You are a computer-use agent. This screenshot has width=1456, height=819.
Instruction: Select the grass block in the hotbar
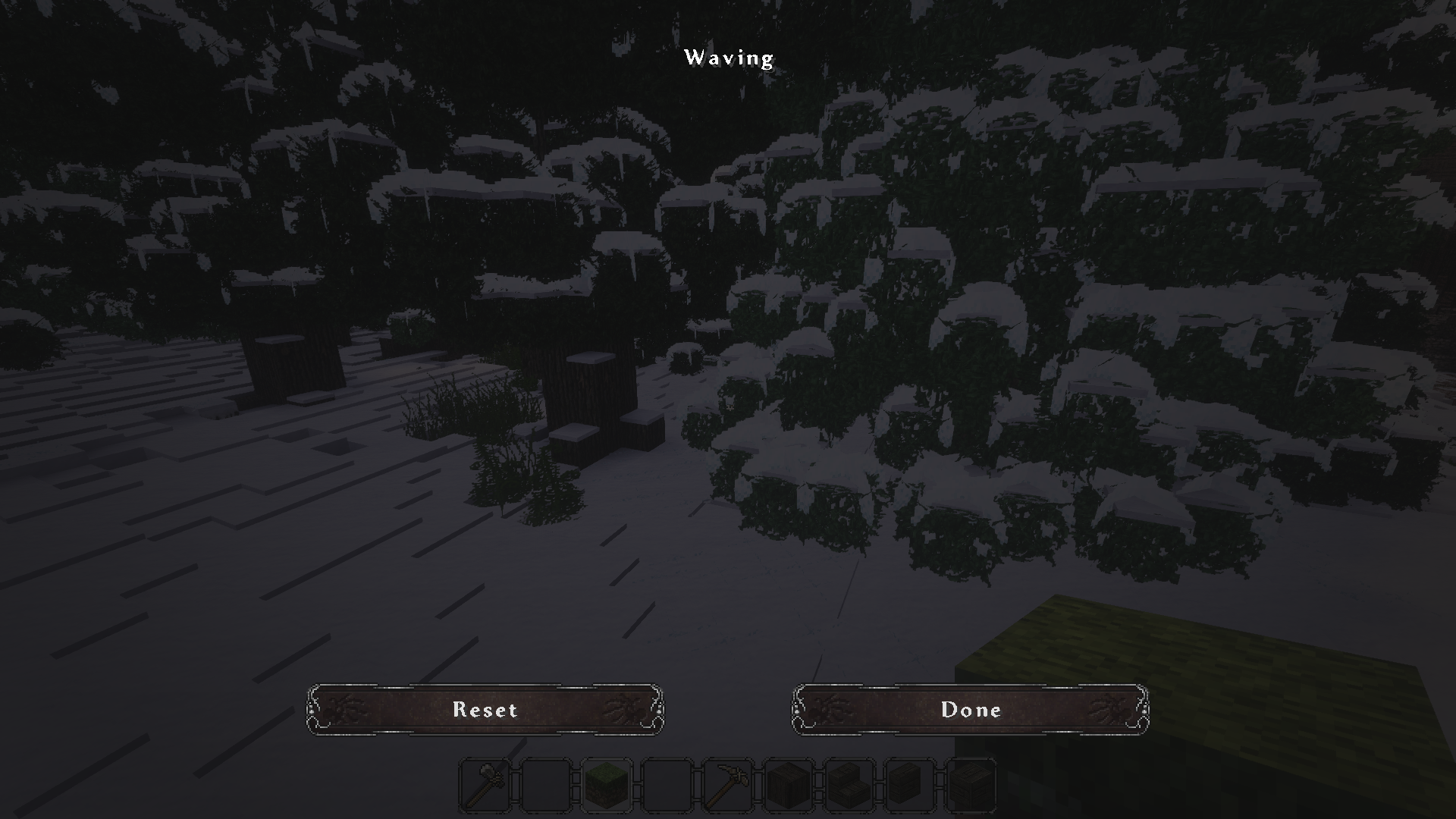click(x=604, y=785)
